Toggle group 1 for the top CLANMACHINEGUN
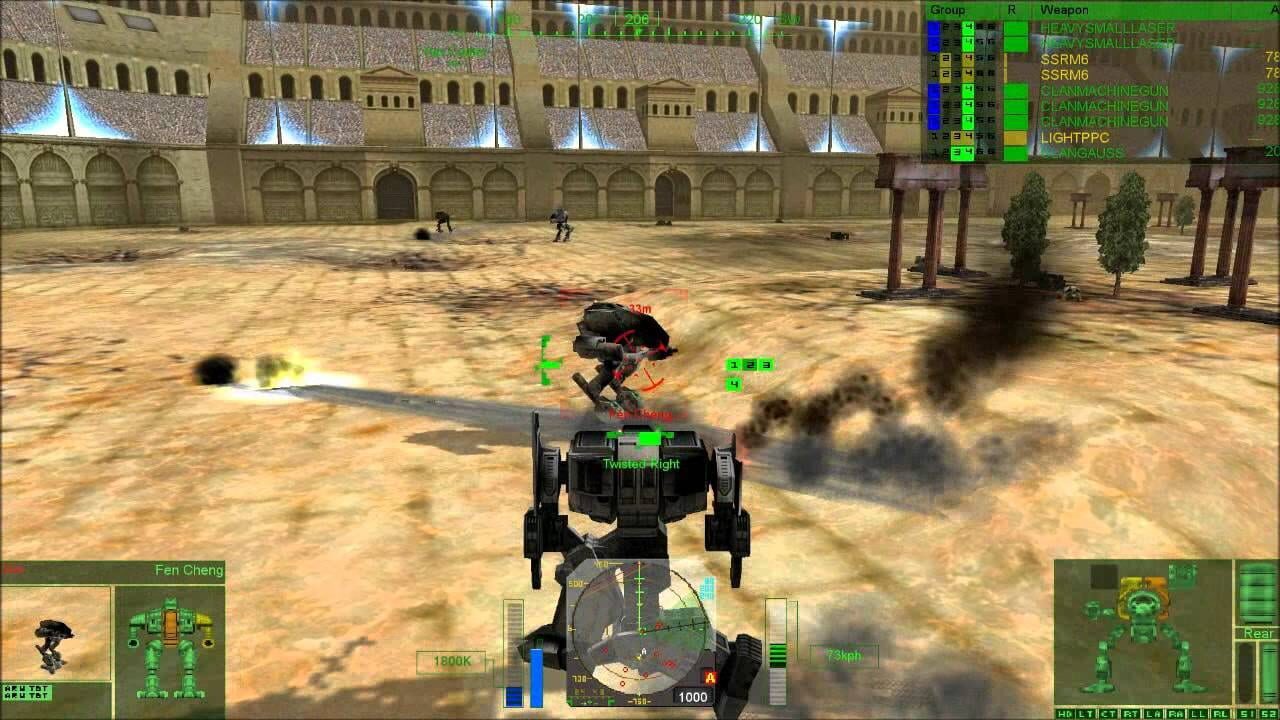Viewport: 1280px width, 720px height. 934,92
